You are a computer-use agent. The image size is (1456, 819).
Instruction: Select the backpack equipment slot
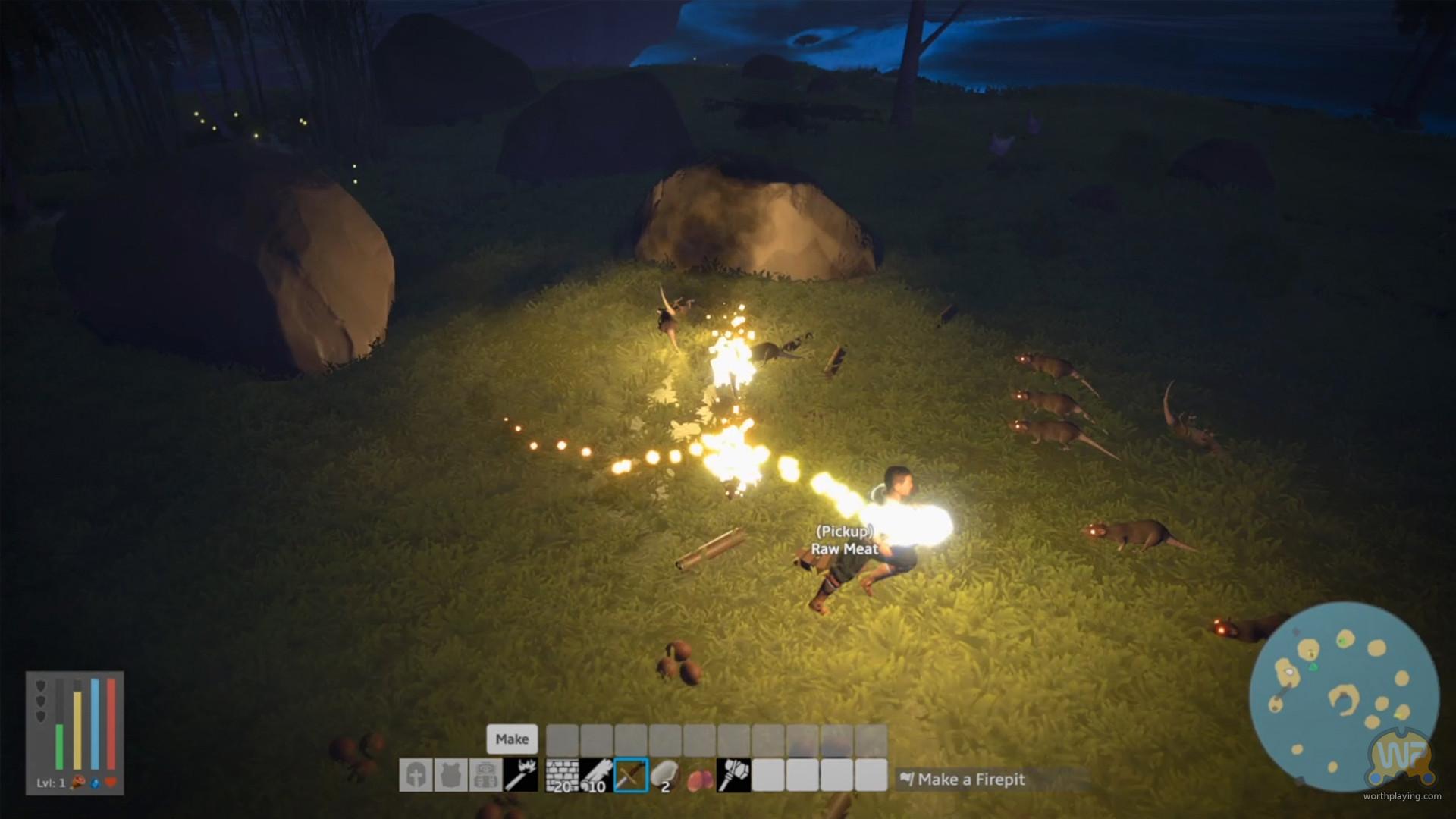(486, 775)
